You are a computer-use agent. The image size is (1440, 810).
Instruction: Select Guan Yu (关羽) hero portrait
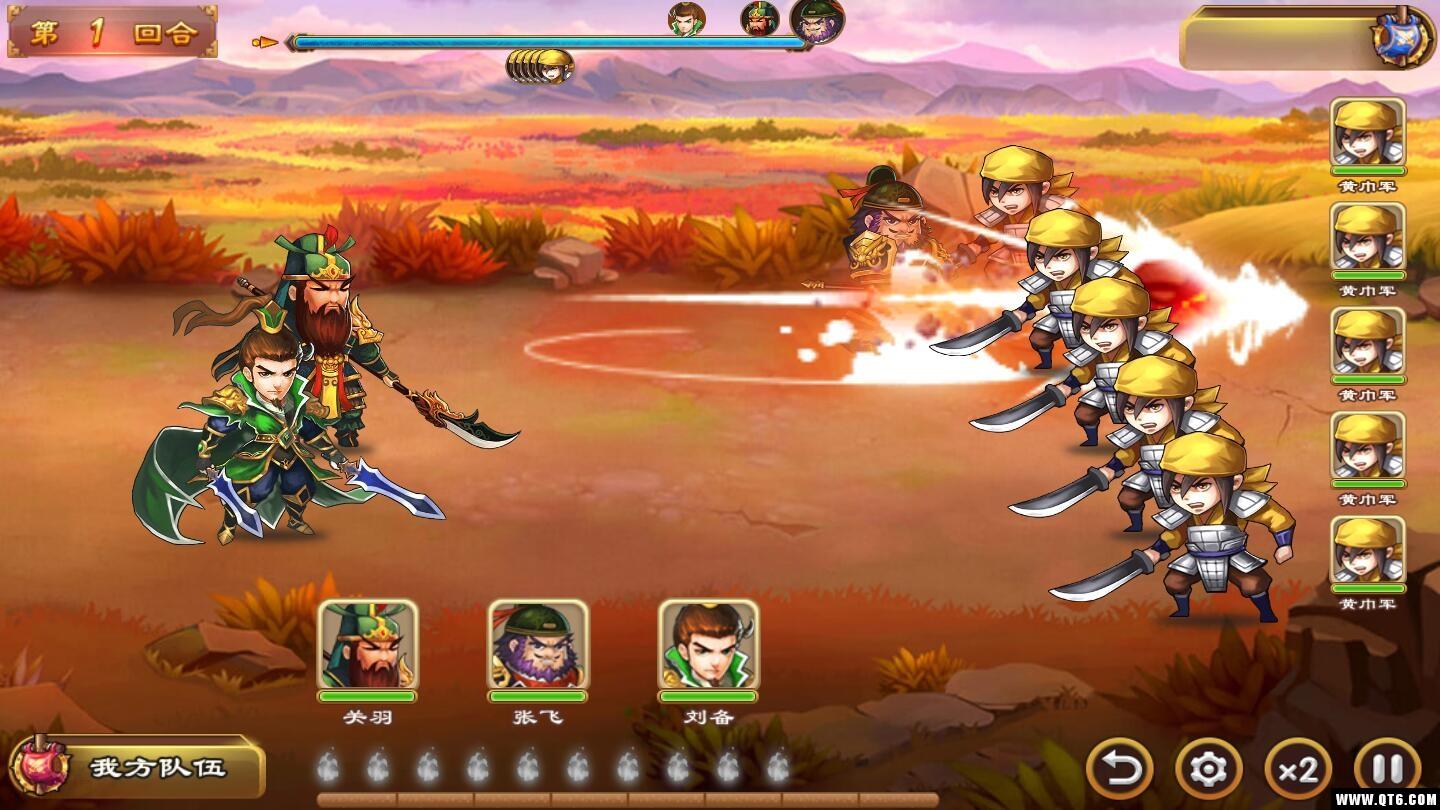[x=367, y=645]
